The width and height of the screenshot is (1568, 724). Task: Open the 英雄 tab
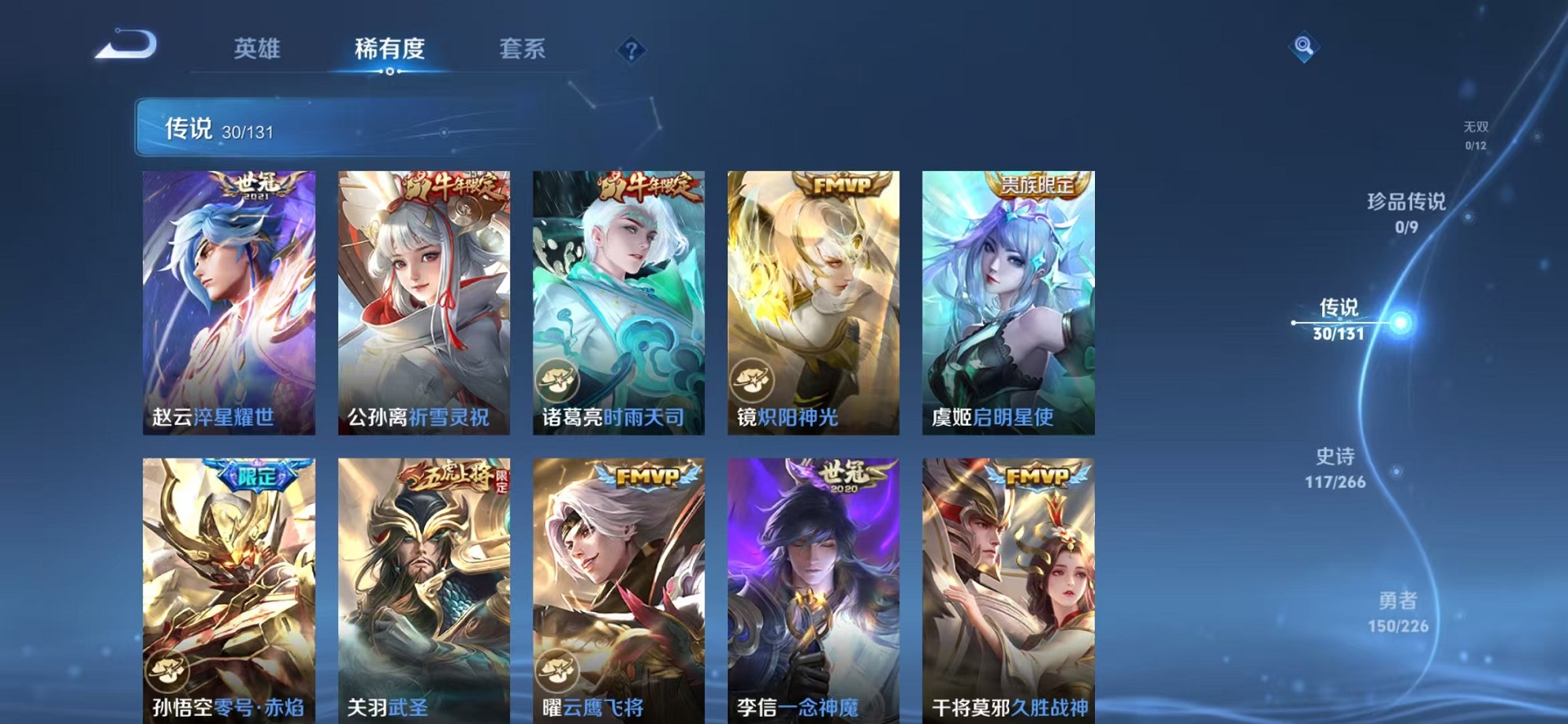coord(260,49)
